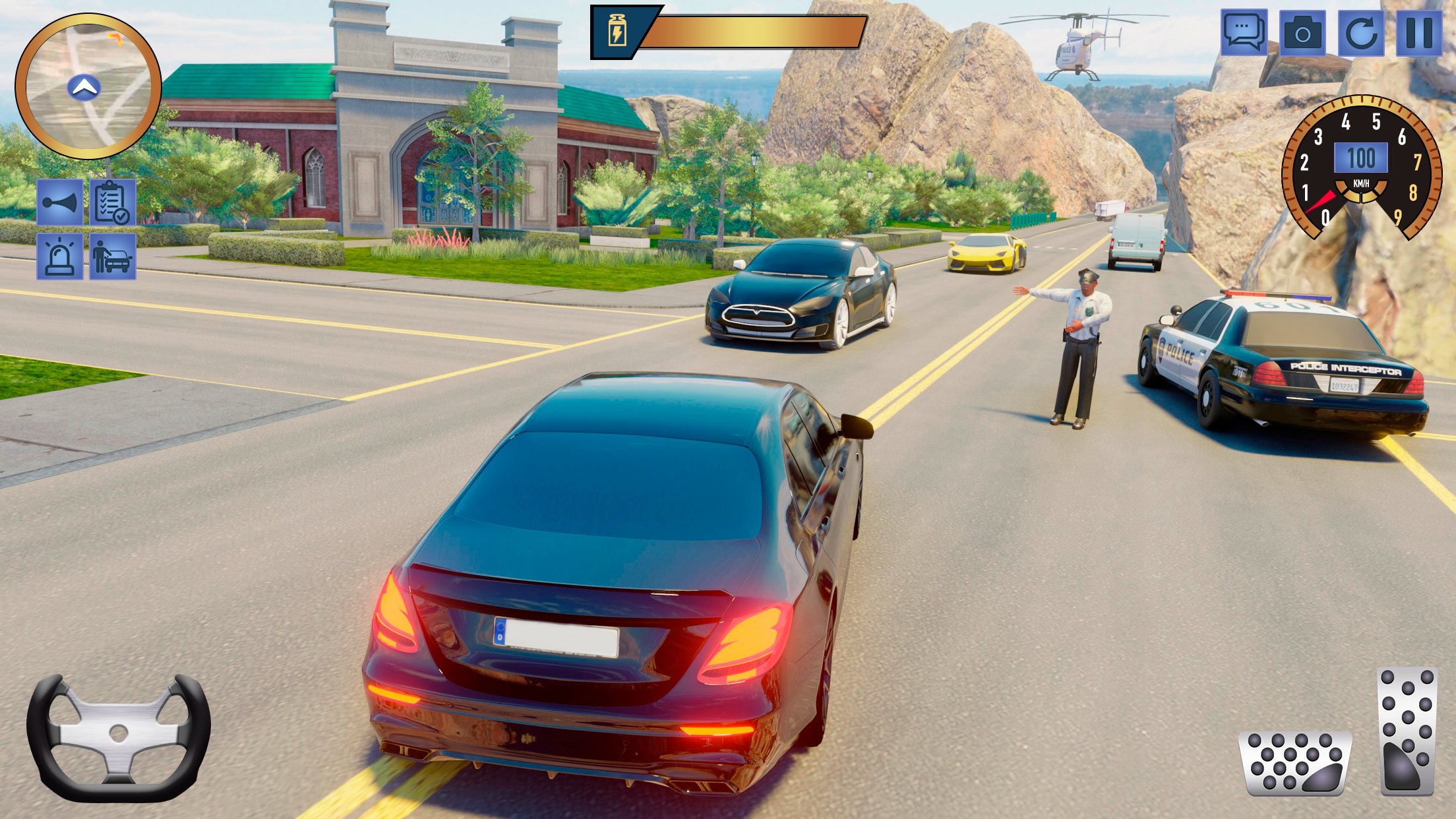Activate the police siren light

pos(60,257)
